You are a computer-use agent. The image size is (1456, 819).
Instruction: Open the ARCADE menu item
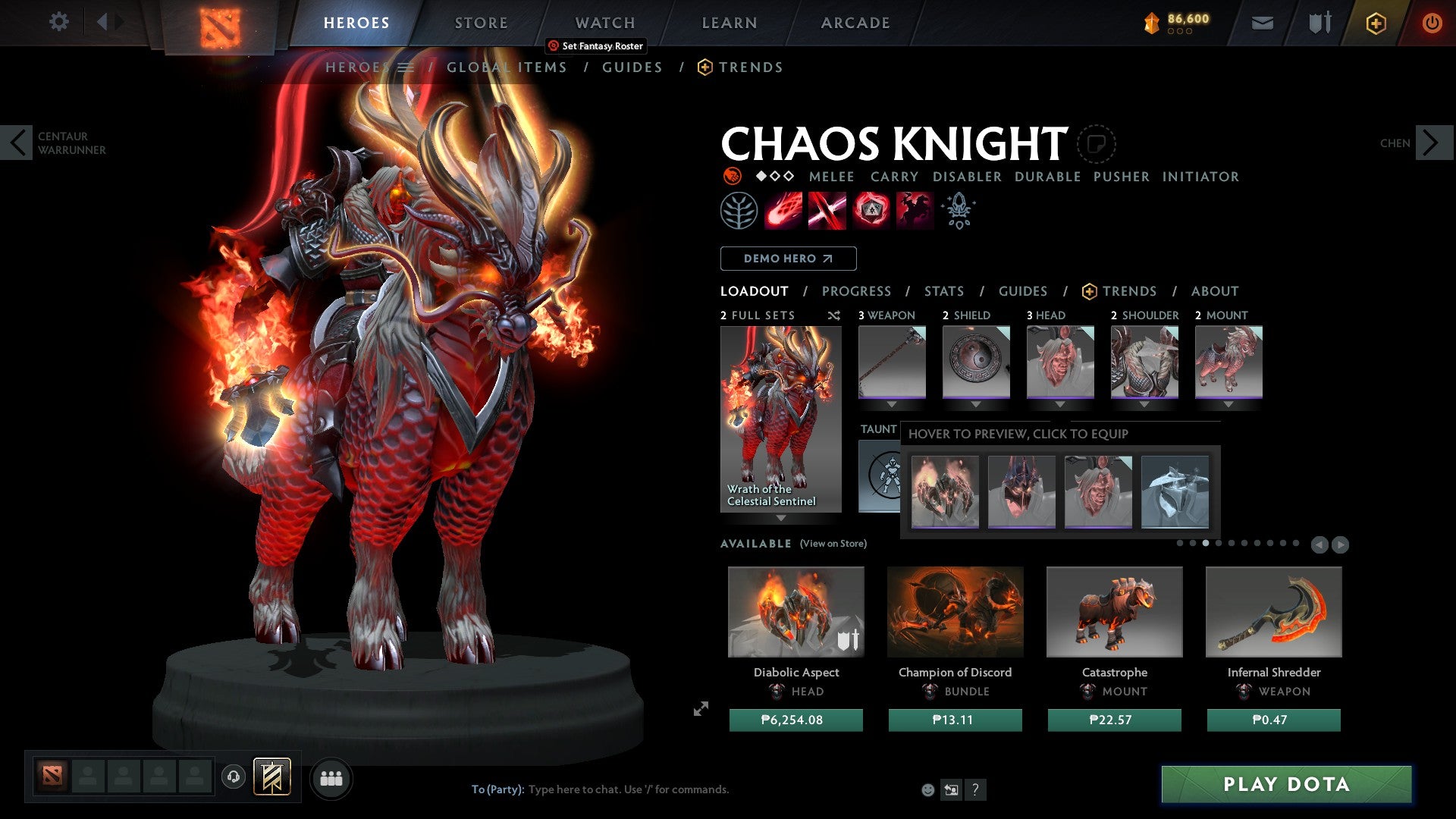[x=855, y=23]
